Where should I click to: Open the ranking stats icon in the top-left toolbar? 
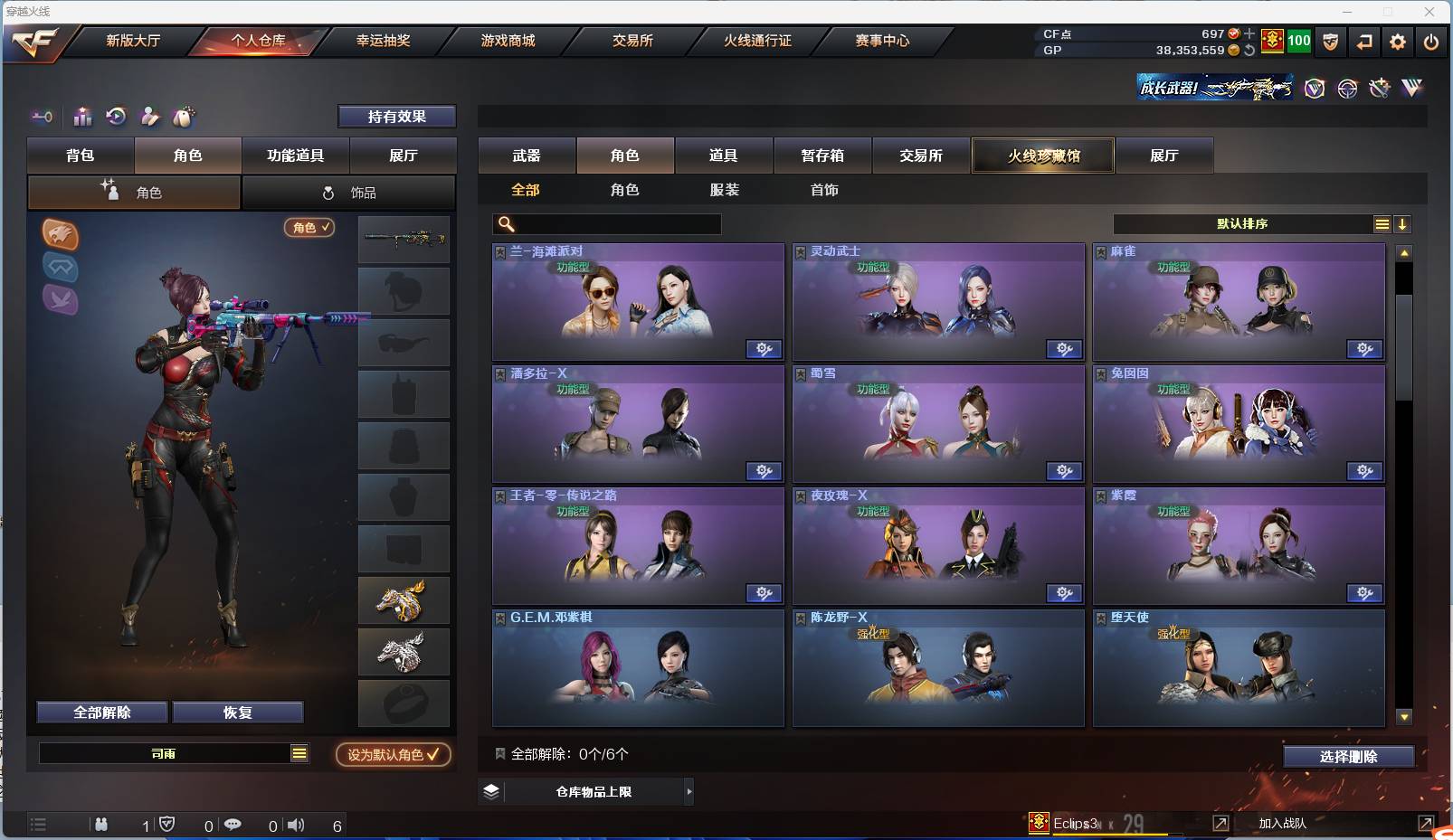tap(82, 117)
